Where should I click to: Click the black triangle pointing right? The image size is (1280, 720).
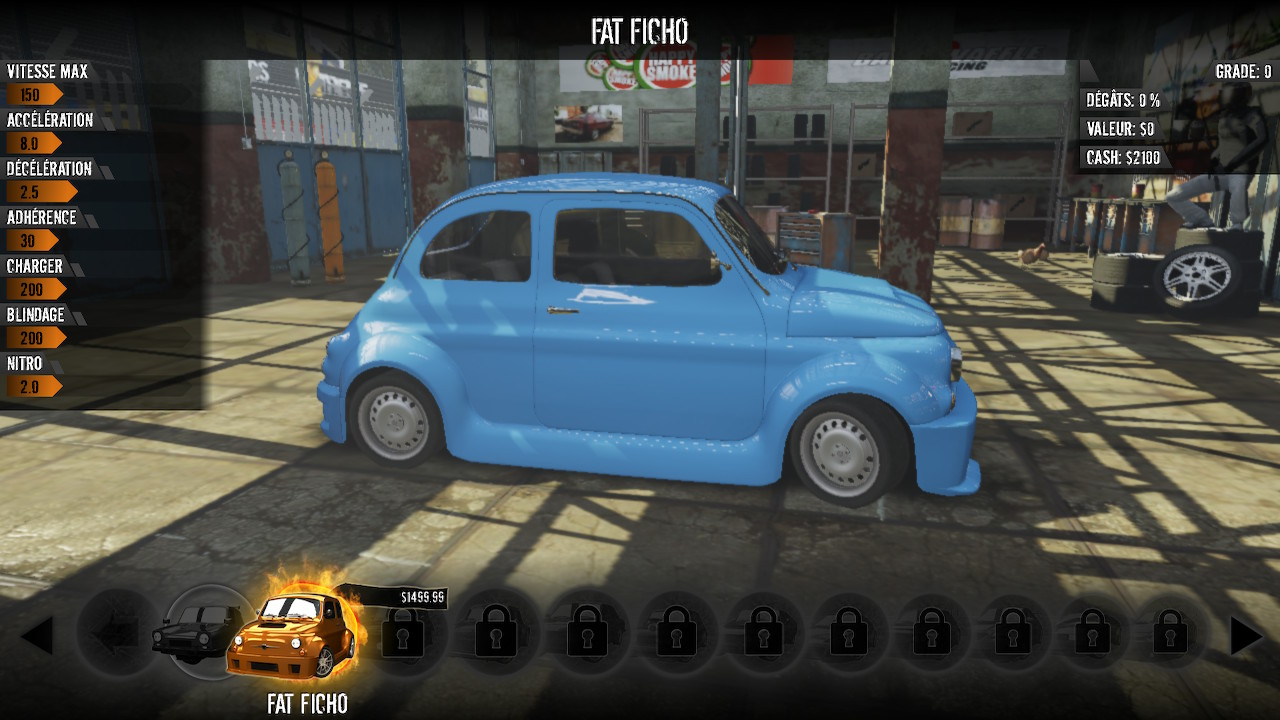pyautogui.click(x=1245, y=636)
